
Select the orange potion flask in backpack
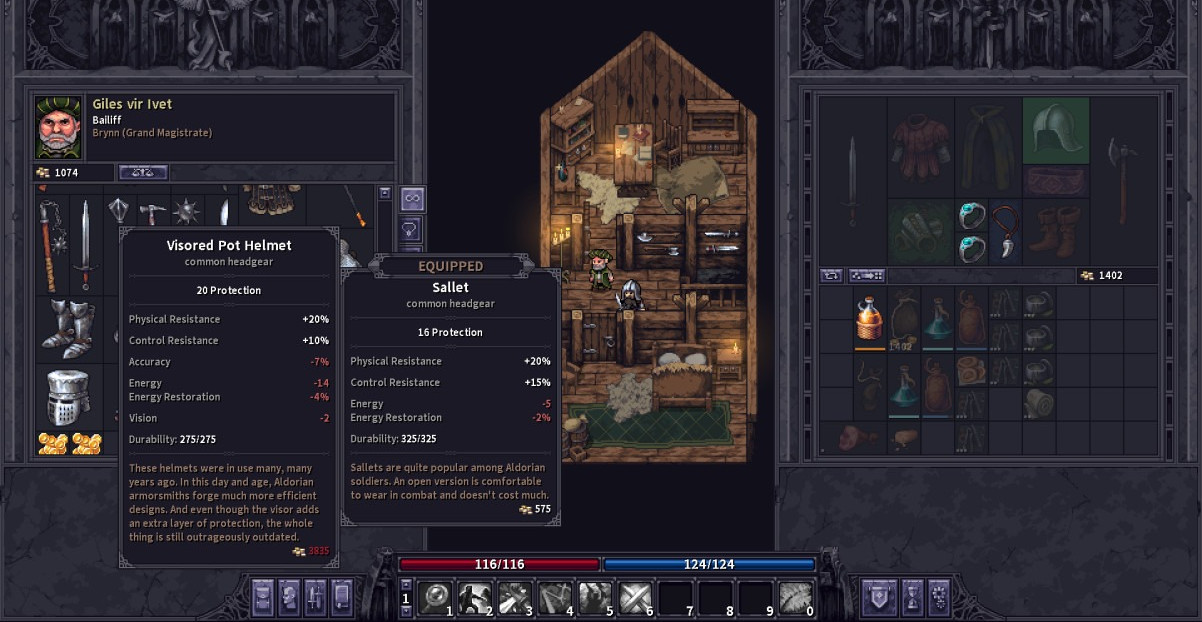coord(870,318)
